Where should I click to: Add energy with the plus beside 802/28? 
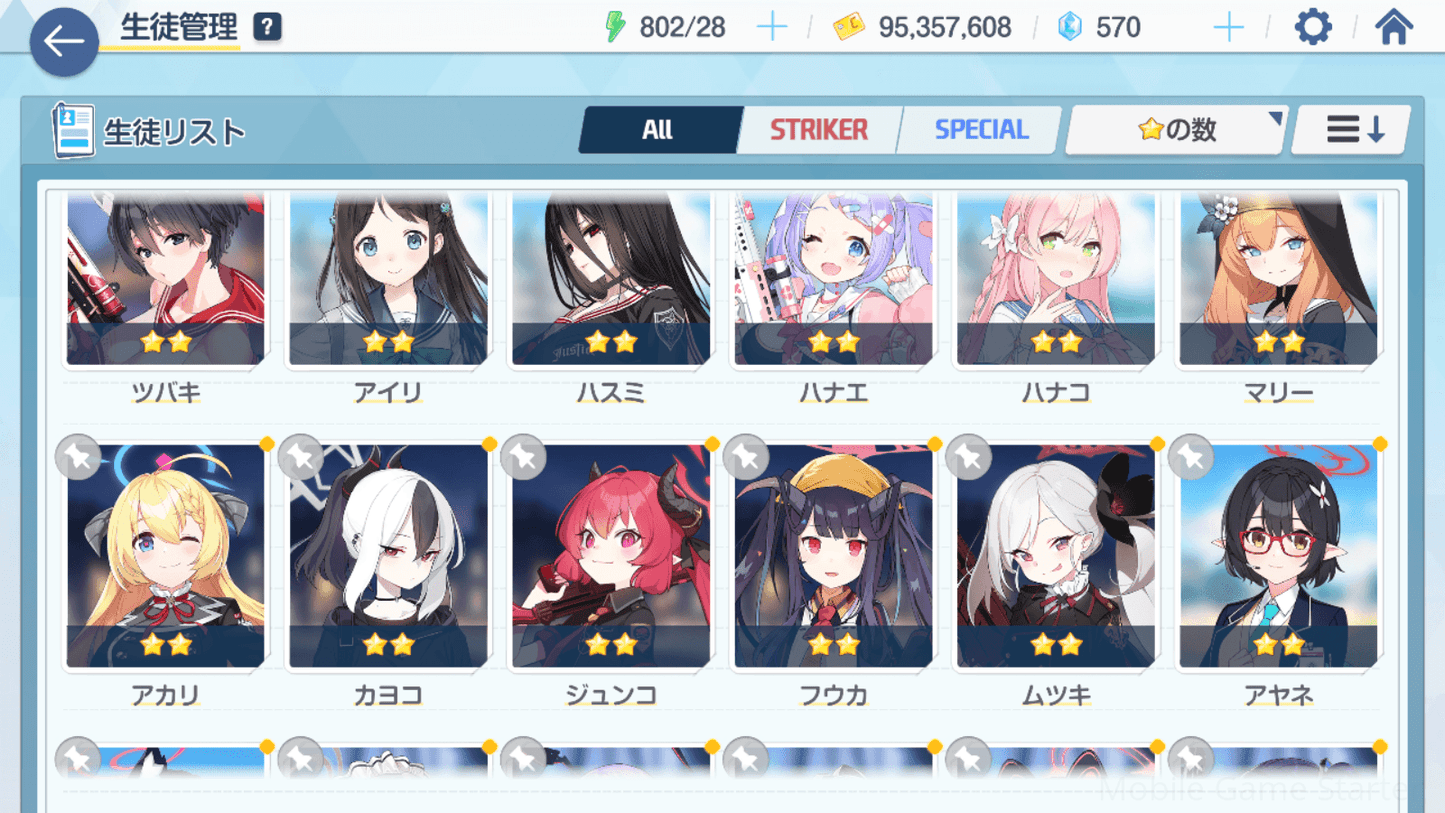772,27
